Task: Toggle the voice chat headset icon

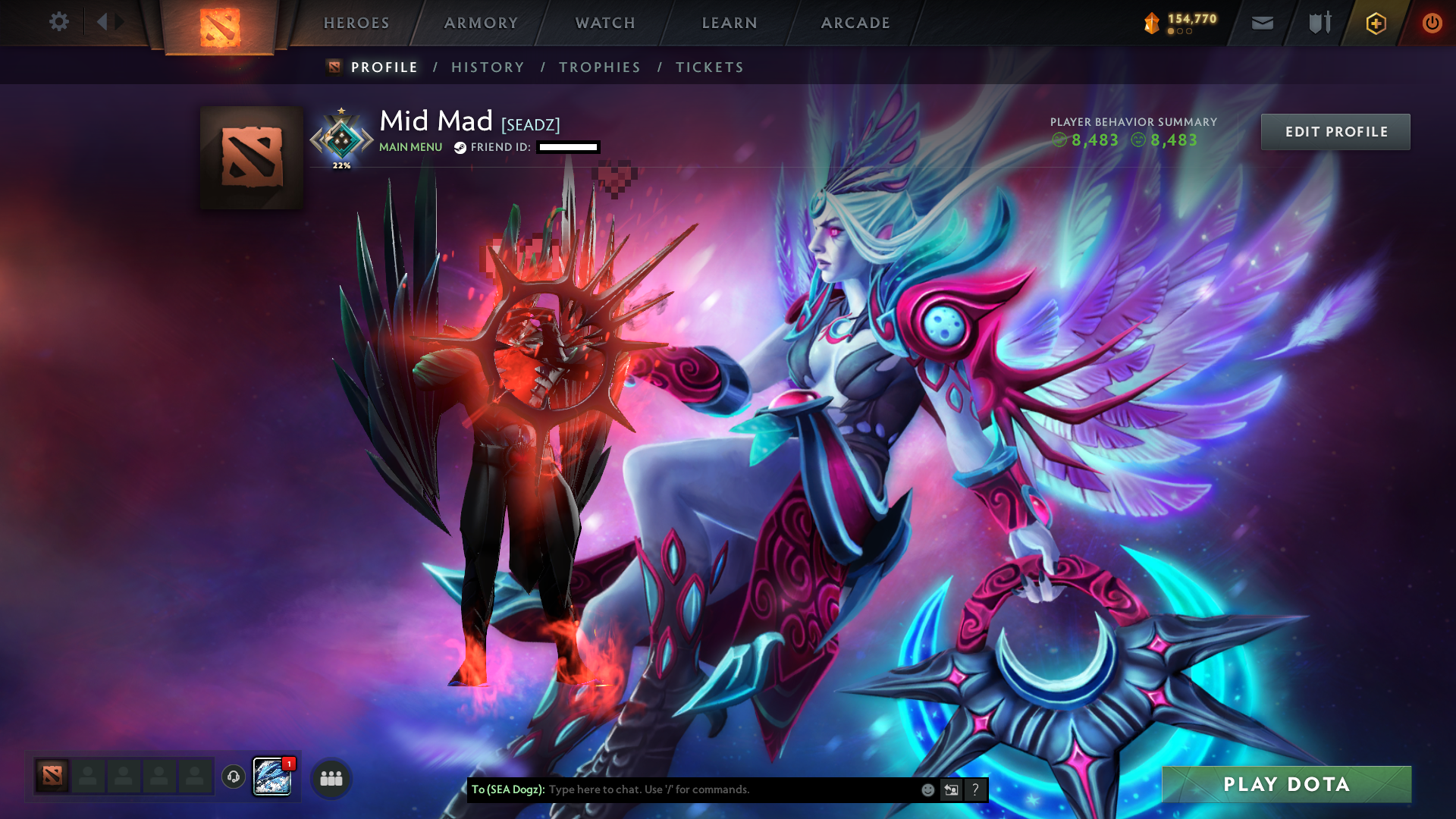Action: 233,777
